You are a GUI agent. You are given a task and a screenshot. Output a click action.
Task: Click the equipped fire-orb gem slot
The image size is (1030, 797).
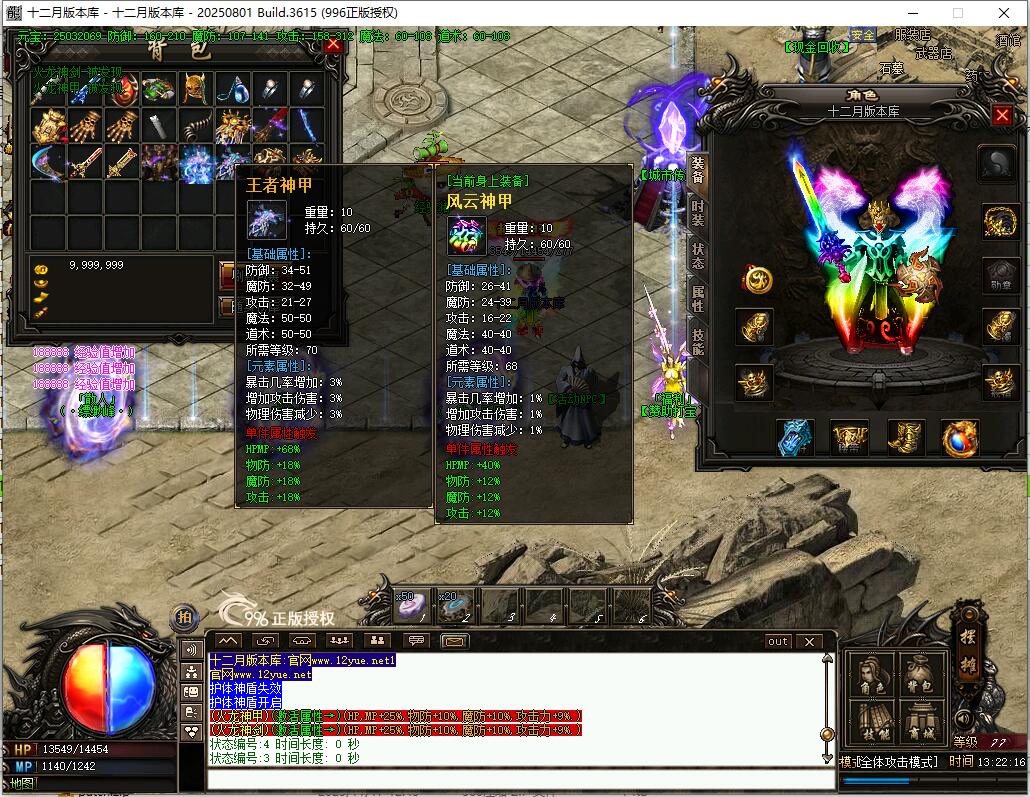(x=960, y=437)
